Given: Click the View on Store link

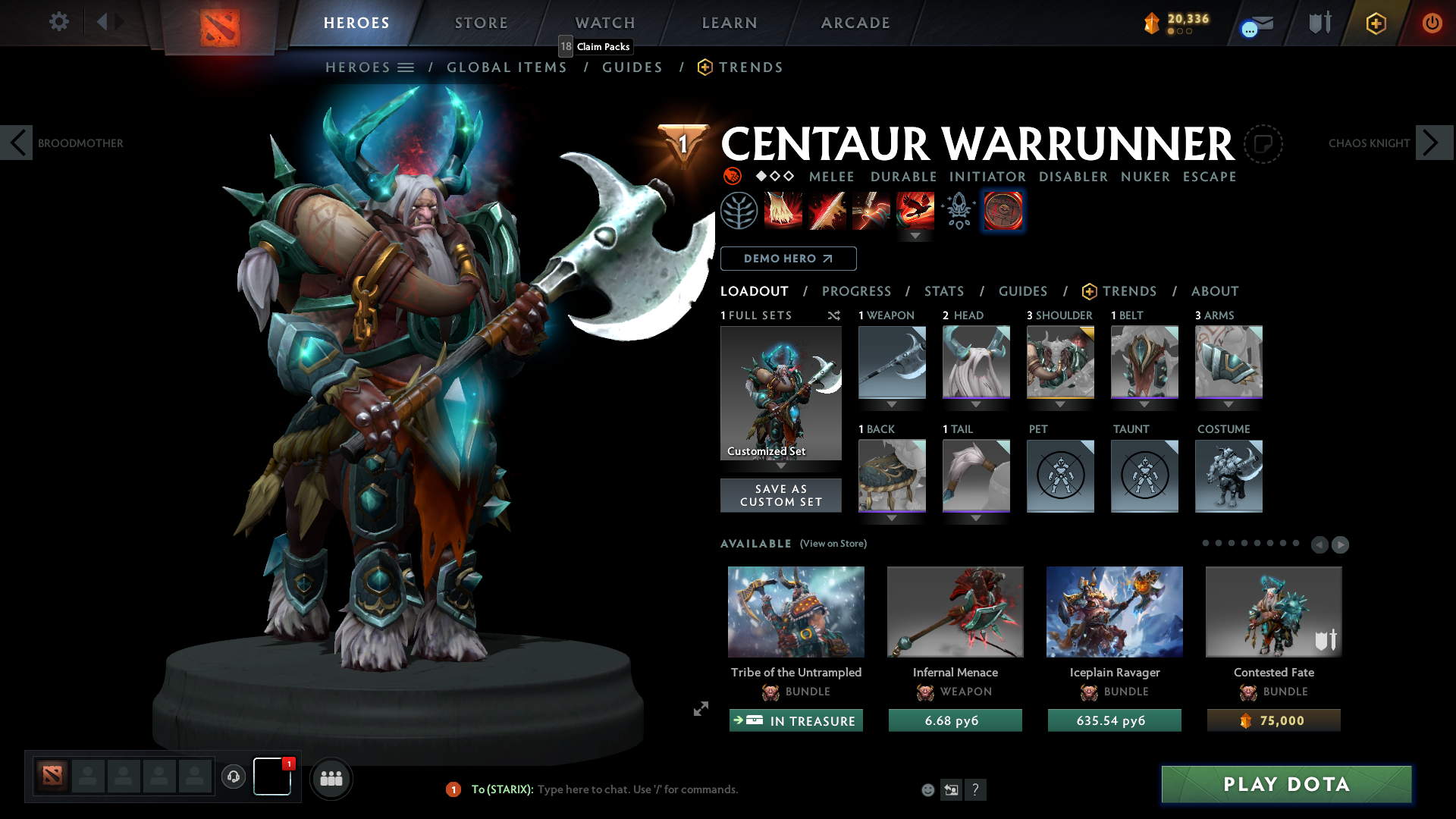Looking at the screenshot, I should pos(833,544).
